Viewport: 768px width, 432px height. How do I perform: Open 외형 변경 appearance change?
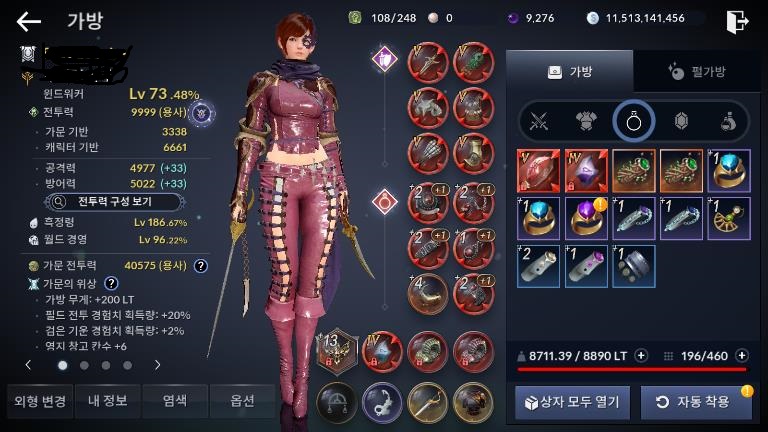39,401
